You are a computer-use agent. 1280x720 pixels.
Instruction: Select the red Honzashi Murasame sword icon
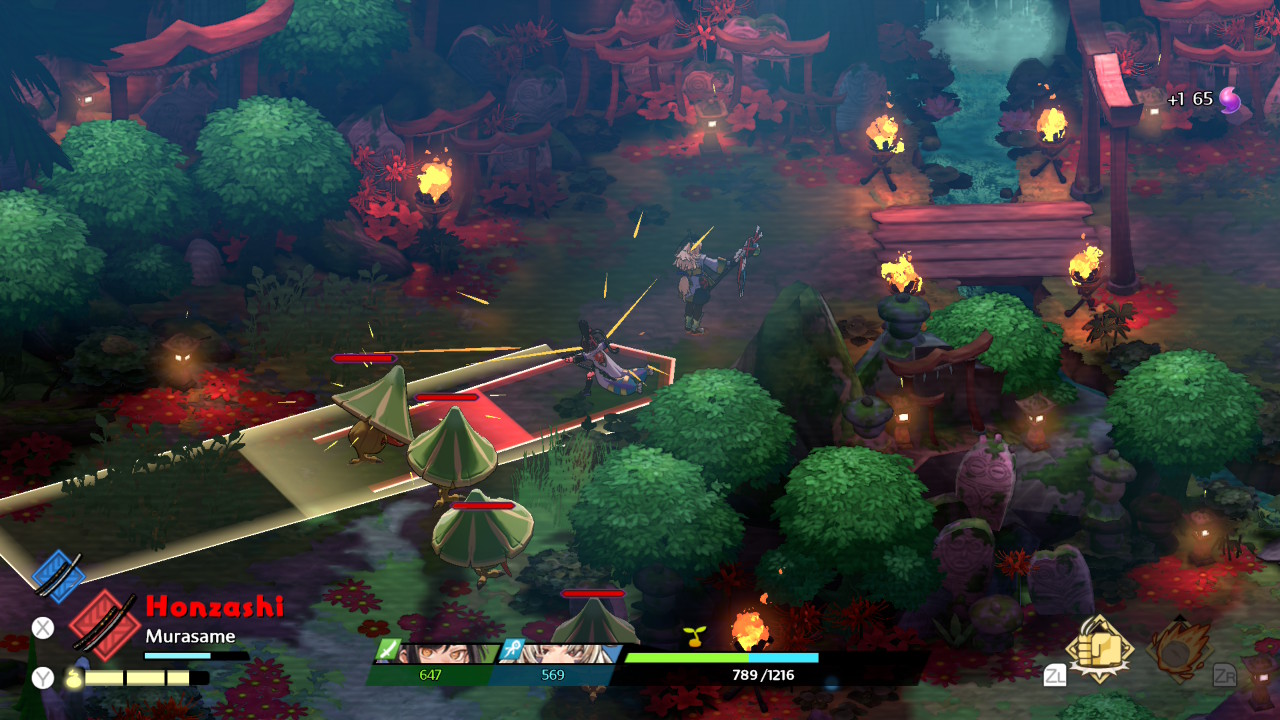[x=103, y=623]
